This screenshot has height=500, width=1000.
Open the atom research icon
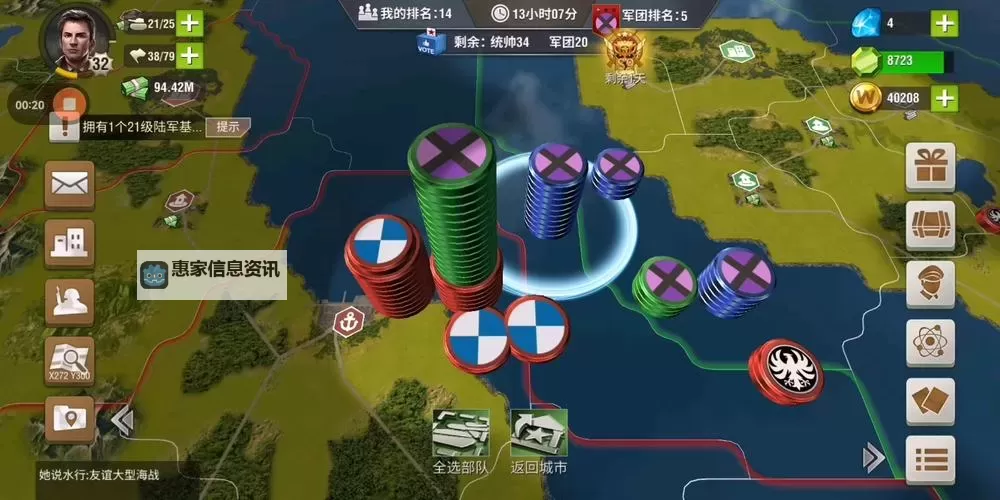point(930,342)
